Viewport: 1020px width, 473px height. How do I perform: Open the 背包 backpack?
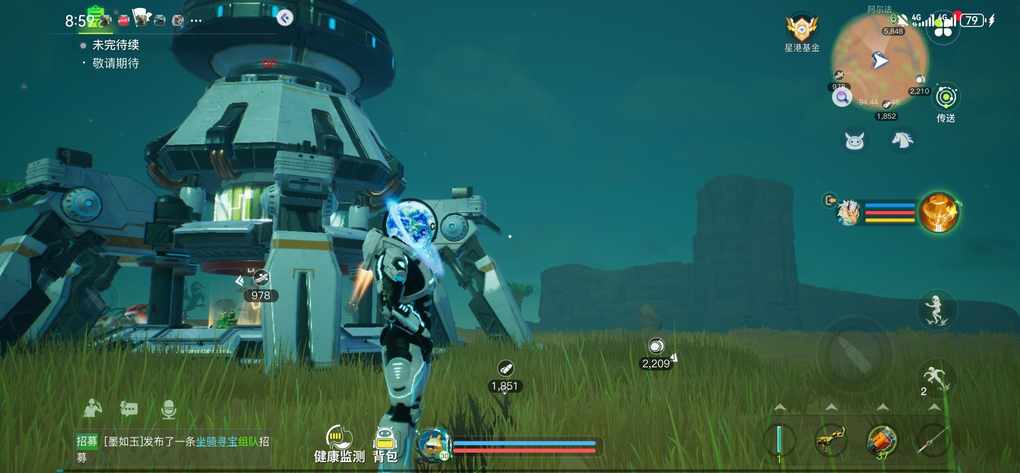385,443
